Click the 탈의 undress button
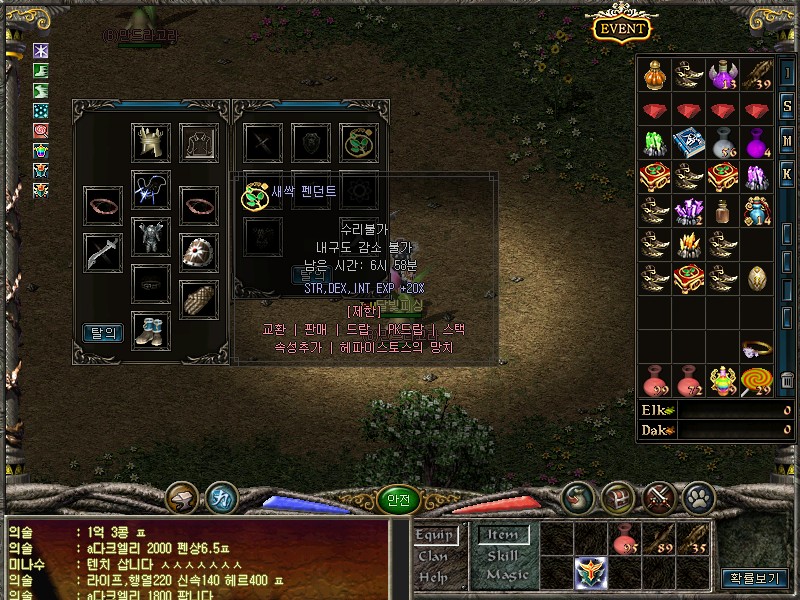 pyautogui.click(x=103, y=333)
